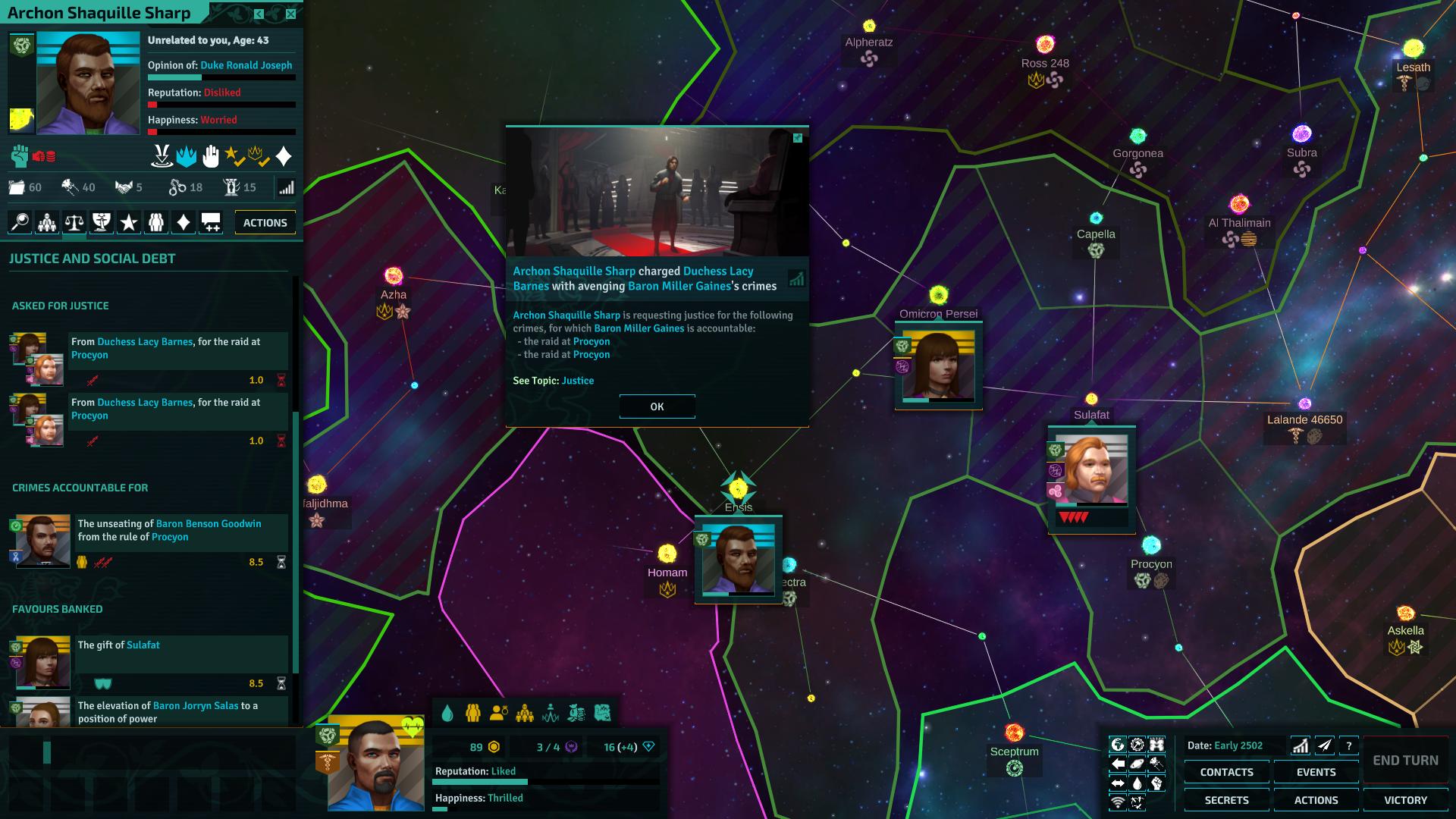Select the magnifying glass overview tab
The height and width of the screenshot is (819, 1456).
click(19, 222)
